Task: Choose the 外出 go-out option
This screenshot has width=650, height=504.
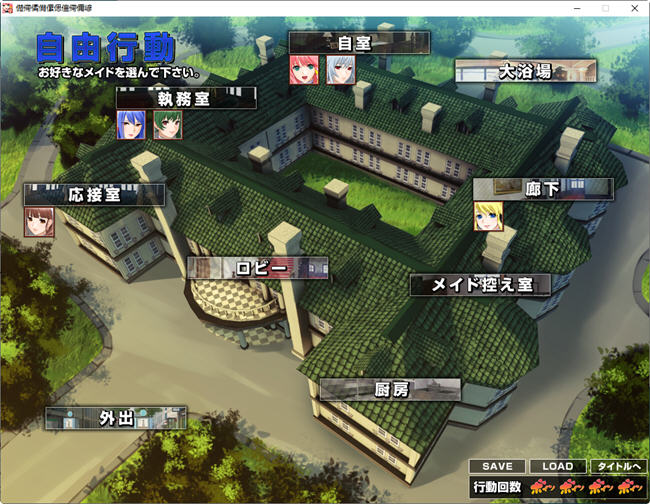Action: click(x=116, y=418)
